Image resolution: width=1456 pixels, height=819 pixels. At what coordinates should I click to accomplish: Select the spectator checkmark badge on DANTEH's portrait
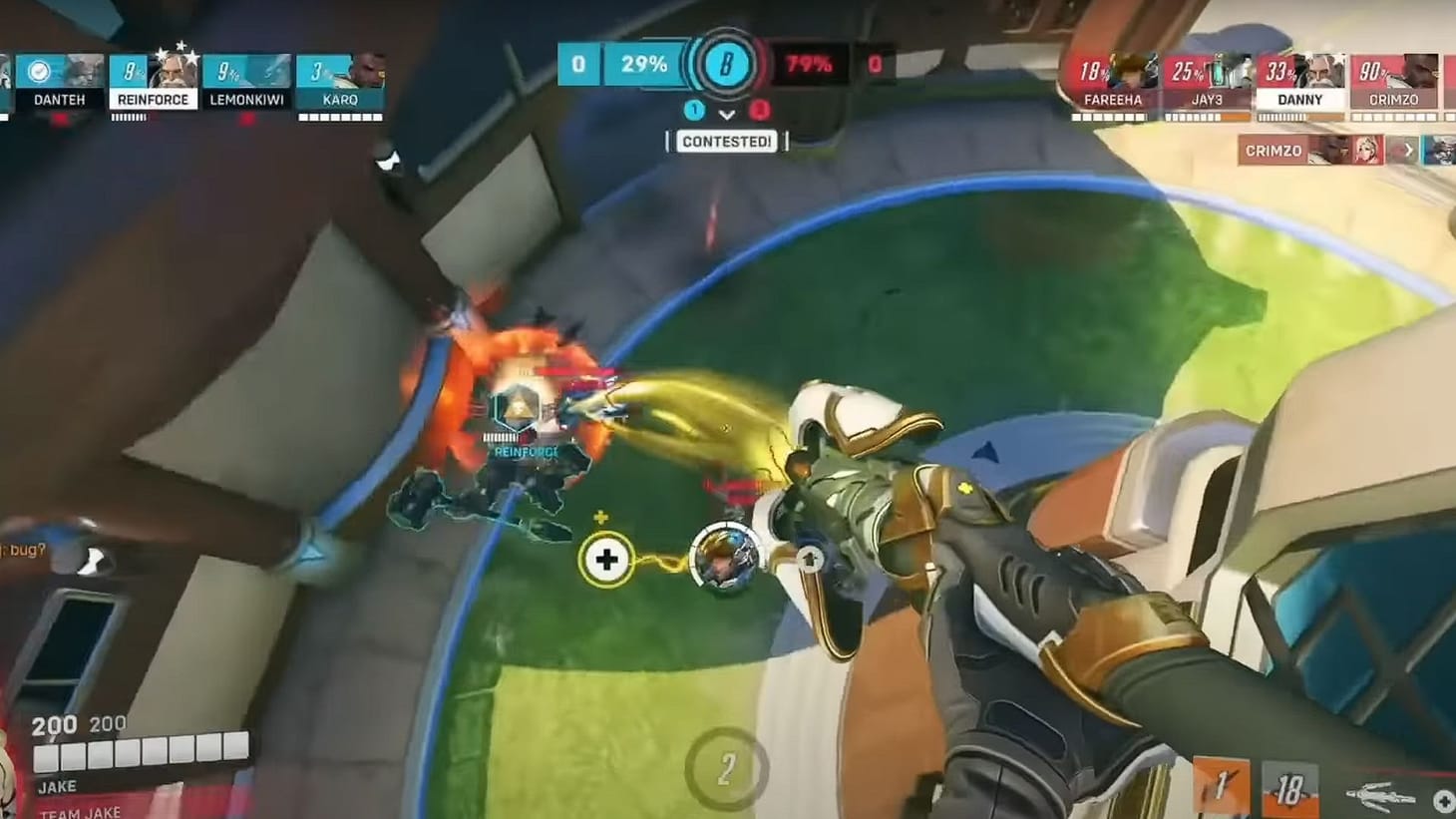click(37, 71)
